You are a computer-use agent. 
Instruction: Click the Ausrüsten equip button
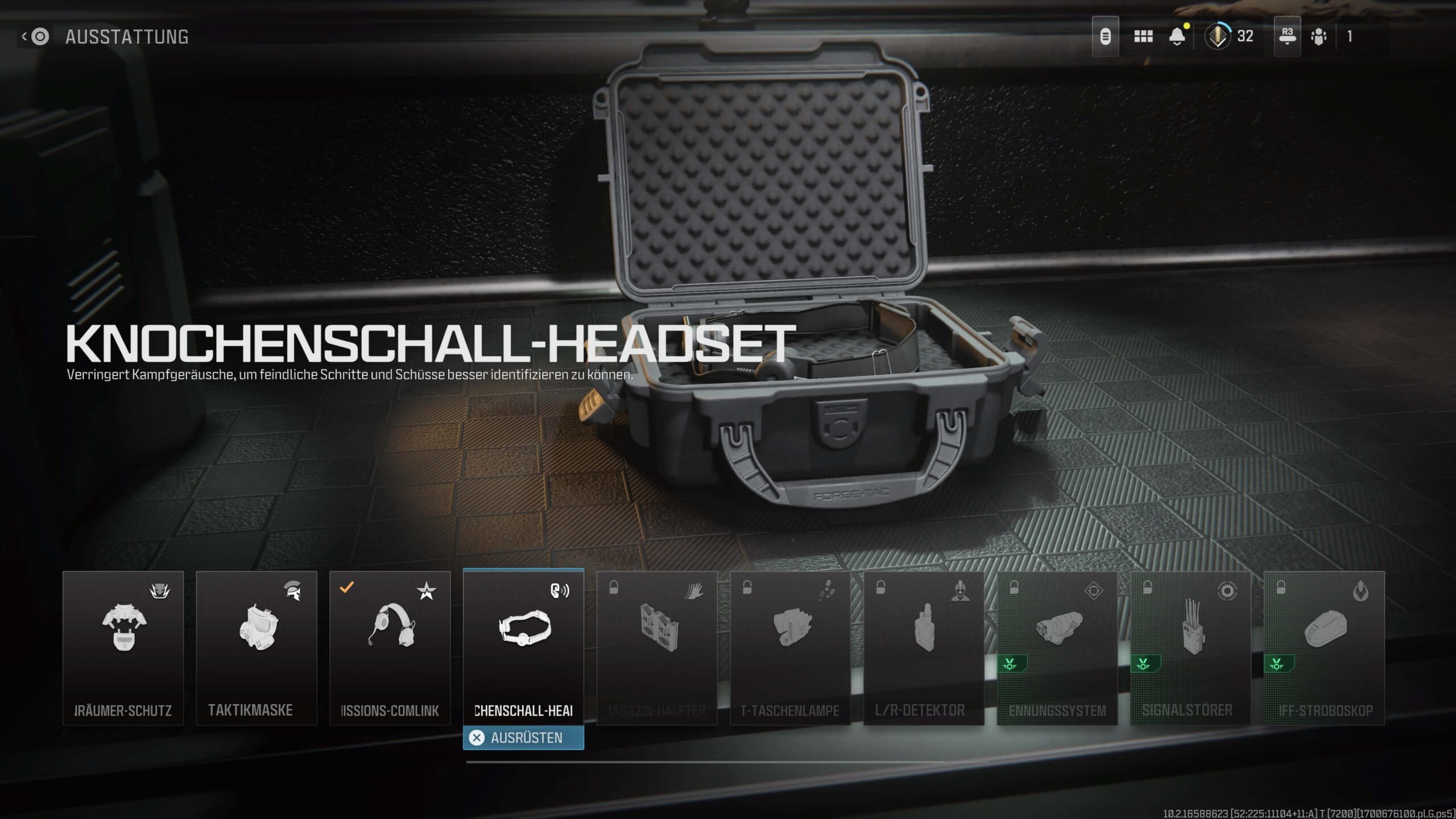coord(523,738)
